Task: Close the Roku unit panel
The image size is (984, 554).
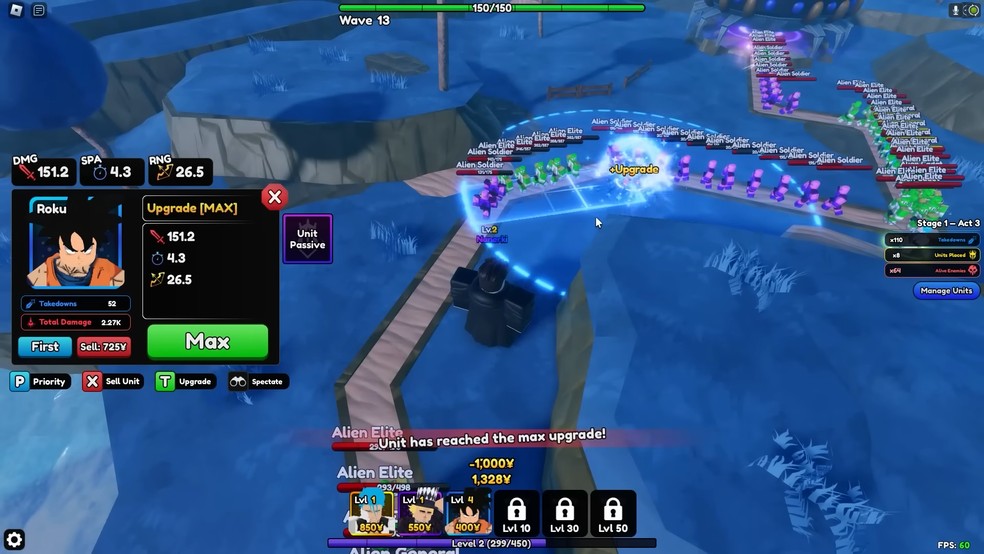Action: (274, 197)
